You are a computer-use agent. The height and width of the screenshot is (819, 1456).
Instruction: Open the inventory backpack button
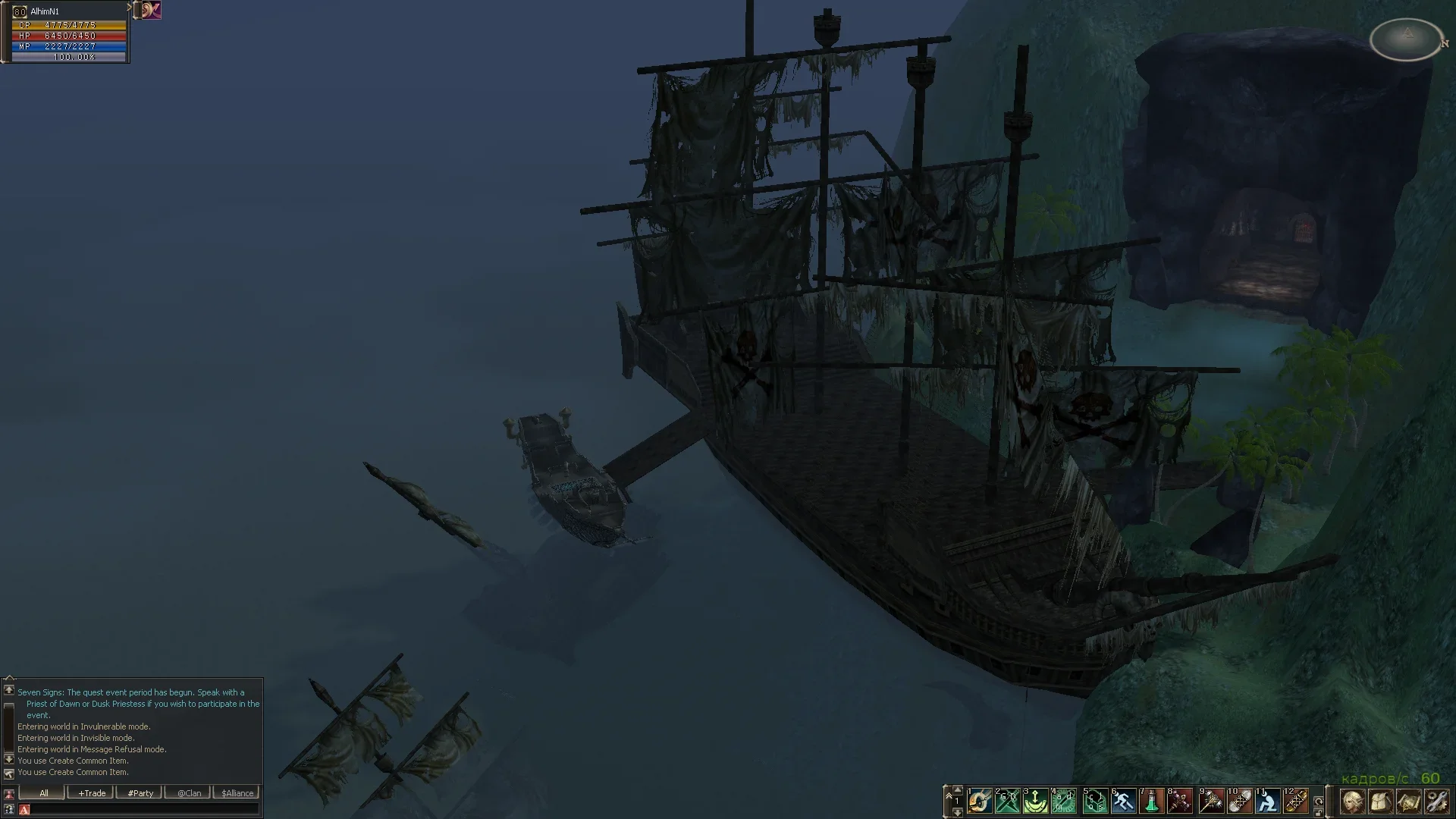coord(1380,802)
